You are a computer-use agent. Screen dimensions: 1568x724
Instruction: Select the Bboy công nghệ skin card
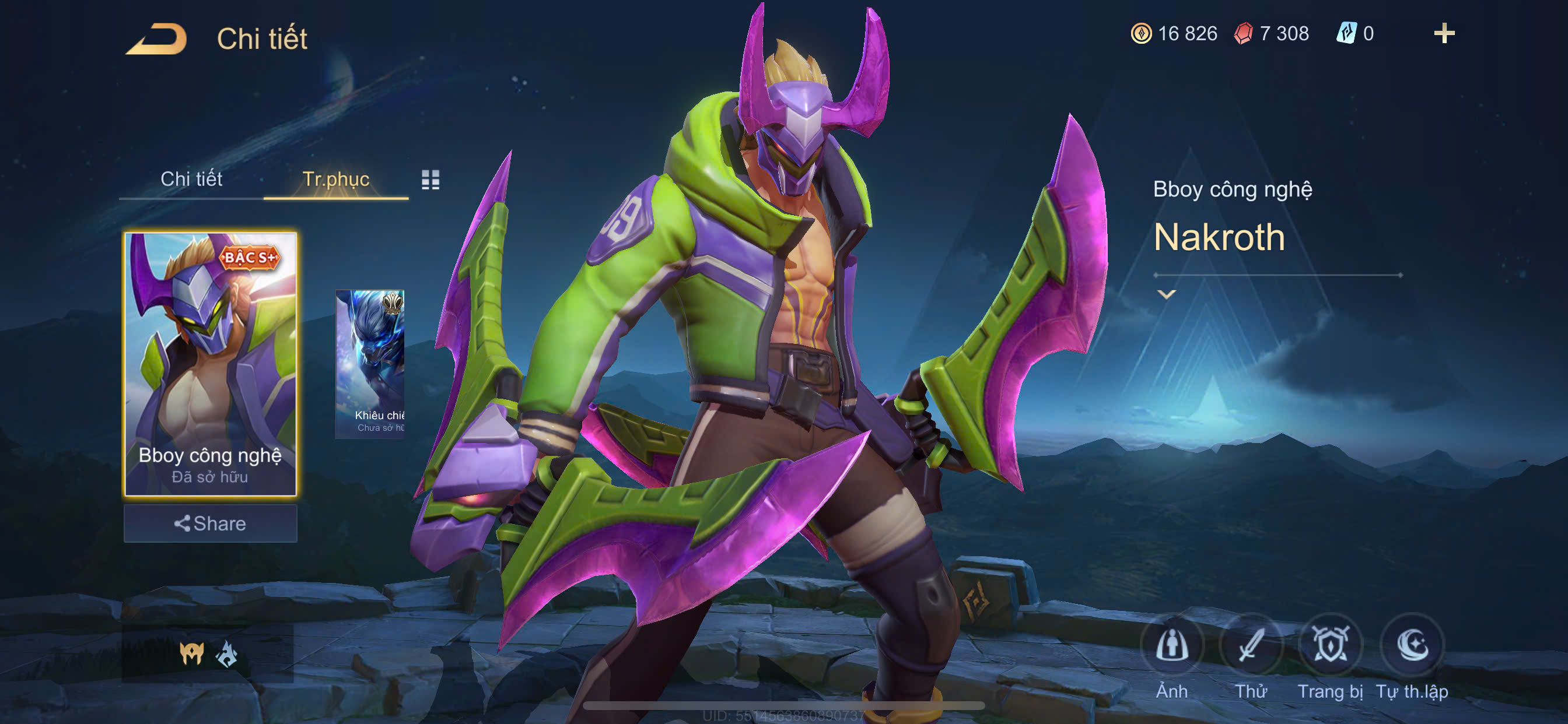click(x=210, y=363)
